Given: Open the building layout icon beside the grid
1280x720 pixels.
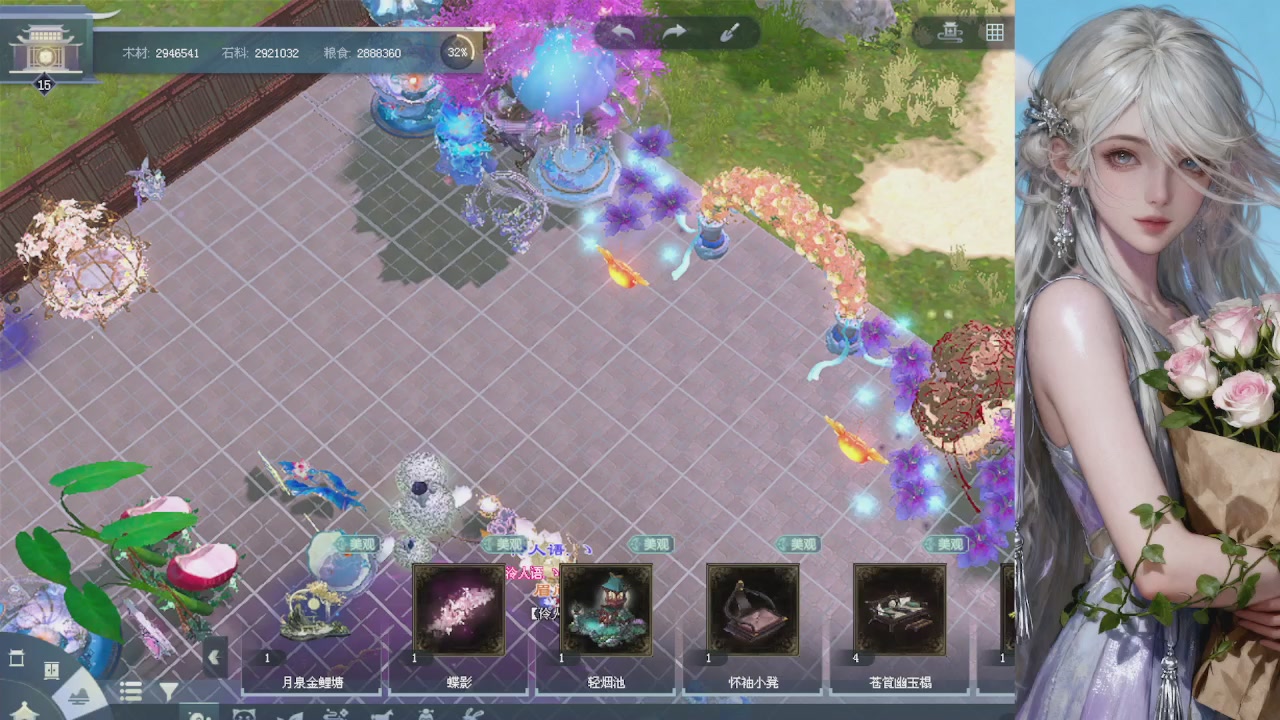Looking at the screenshot, I should (950, 32).
